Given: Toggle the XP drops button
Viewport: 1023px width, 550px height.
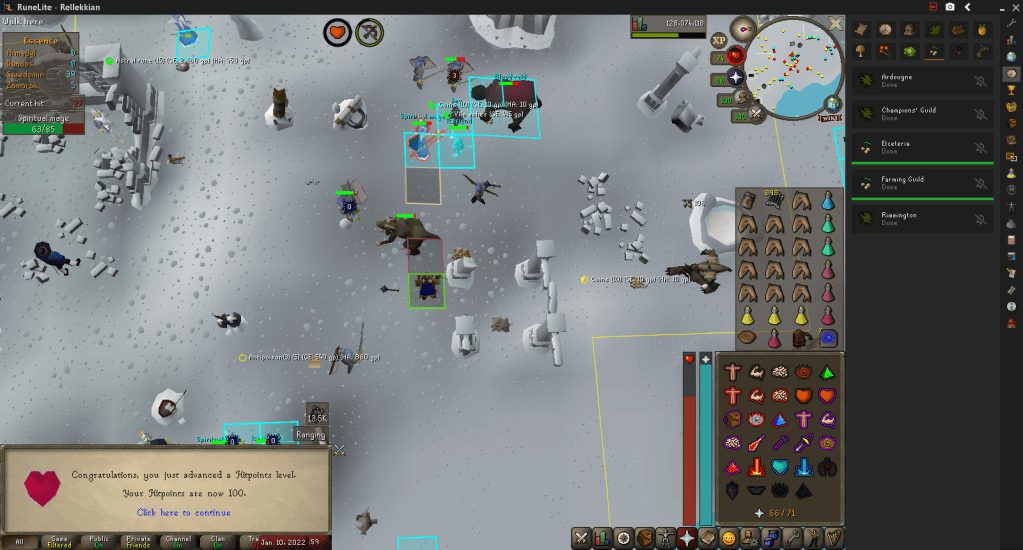Looking at the screenshot, I should coord(719,40).
